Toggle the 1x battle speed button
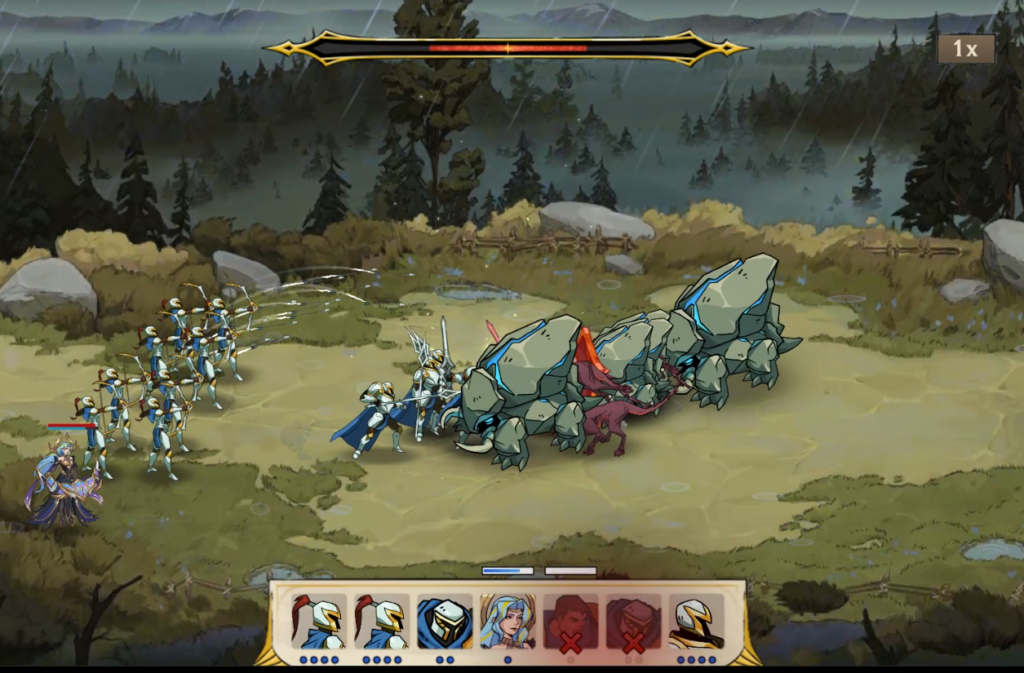 pyautogui.click(x=965, y=49)
